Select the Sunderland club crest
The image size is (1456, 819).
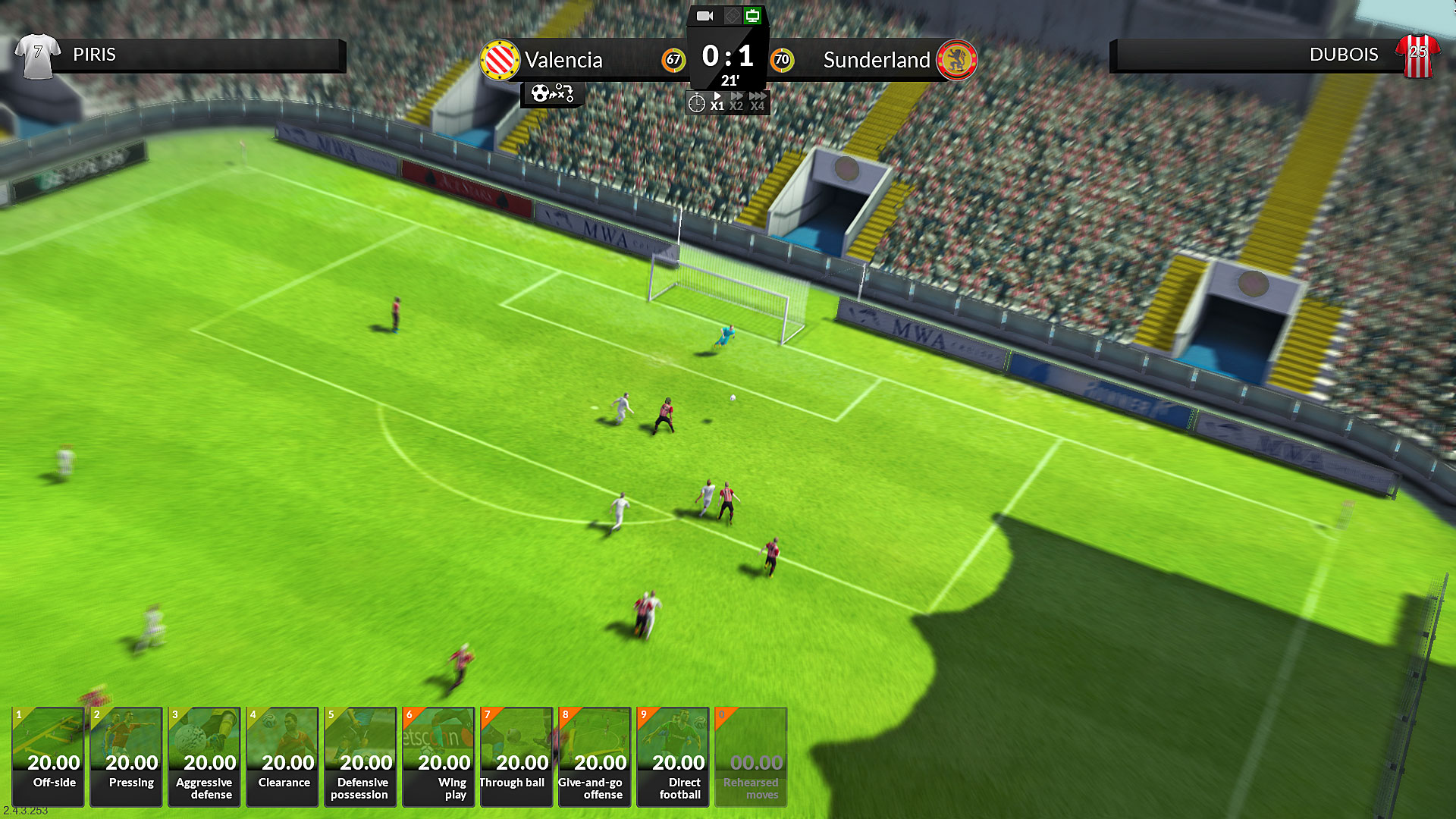[959, 58]
